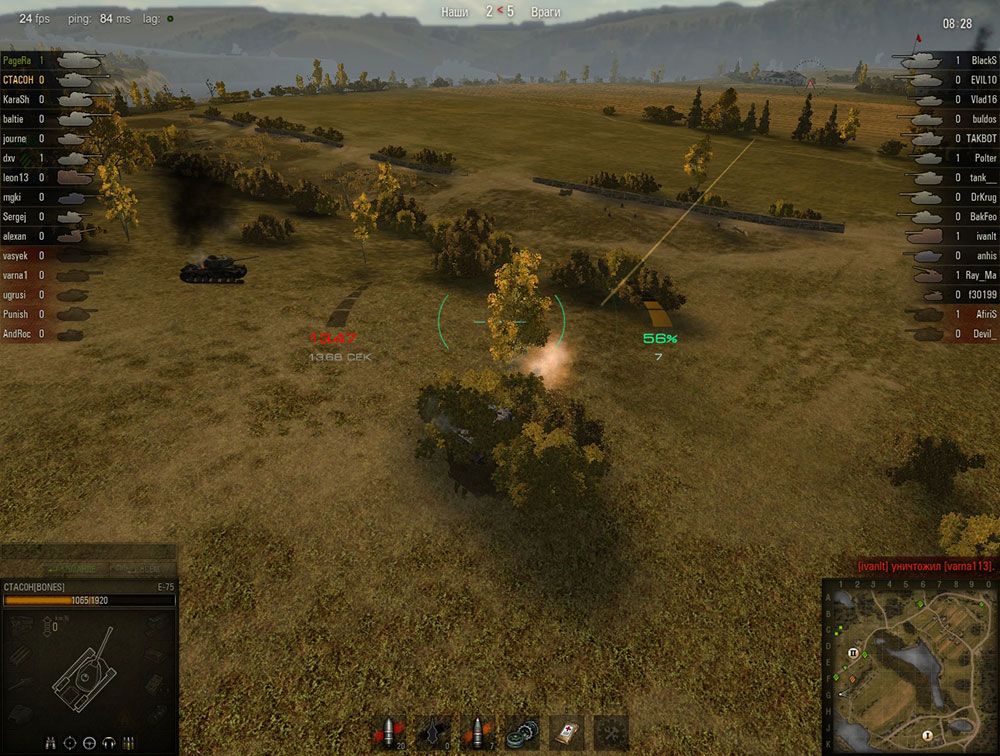1000x756 pixels.
Task: Select player KaraSh in the allied team list
Action: coord(17,100)
